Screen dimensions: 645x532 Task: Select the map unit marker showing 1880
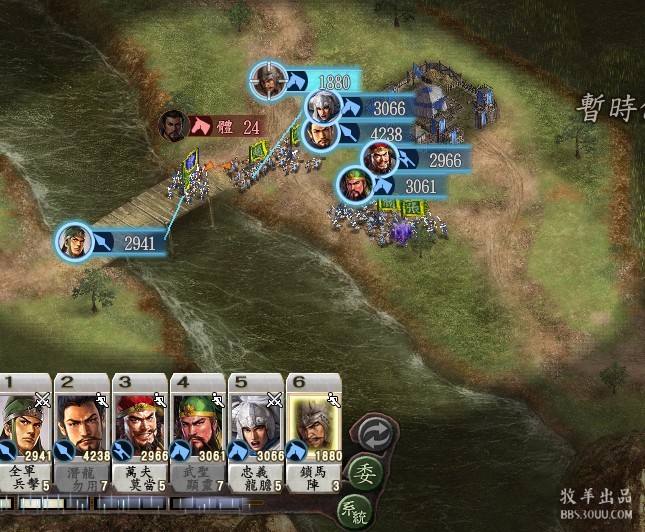coord(269,81)
